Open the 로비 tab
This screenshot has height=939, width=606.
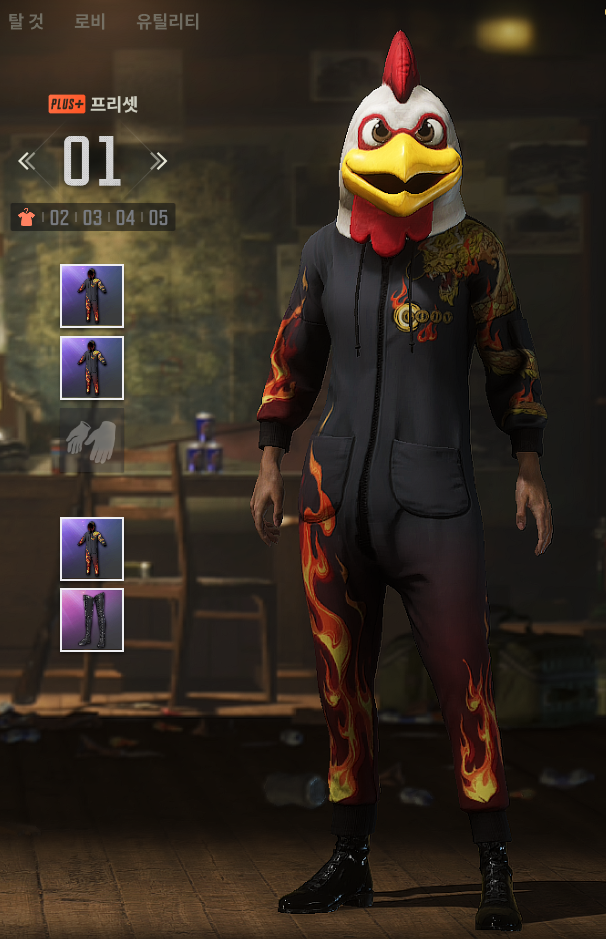pos(90,21)
